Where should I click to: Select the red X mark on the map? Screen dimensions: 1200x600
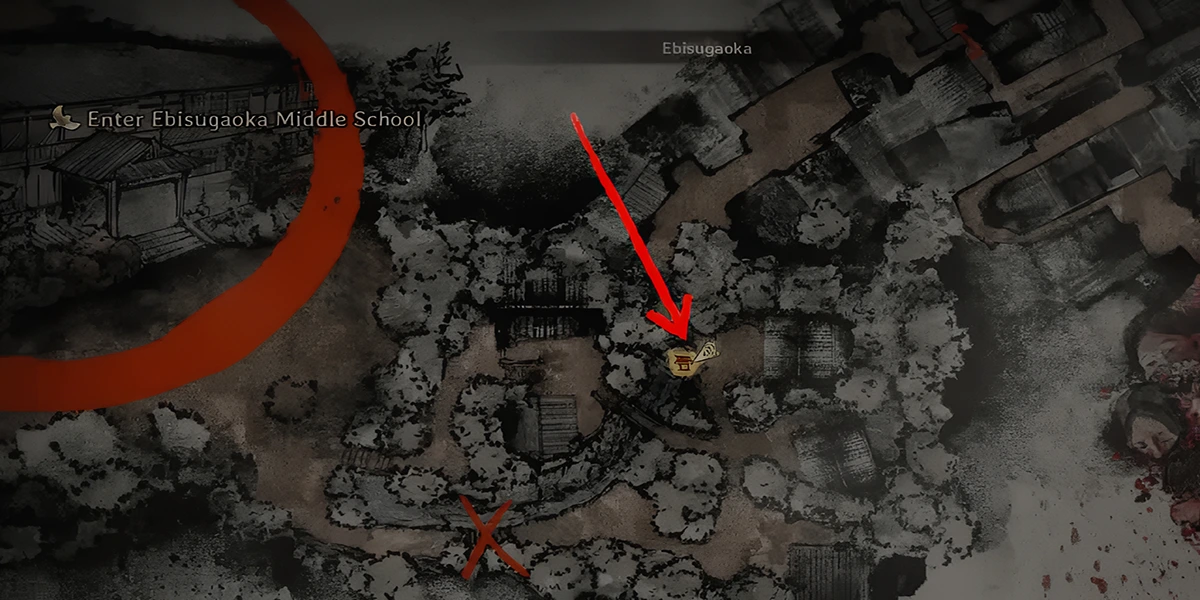pyautogui.click(x=489, y=539)
